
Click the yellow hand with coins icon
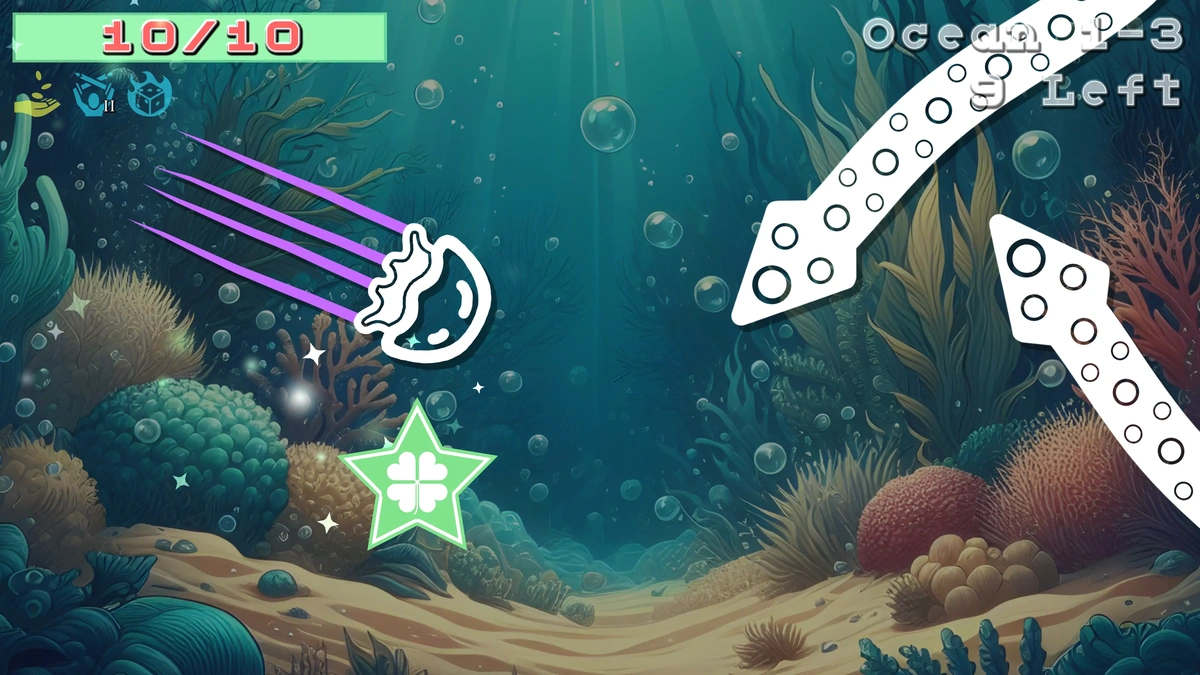37,93
